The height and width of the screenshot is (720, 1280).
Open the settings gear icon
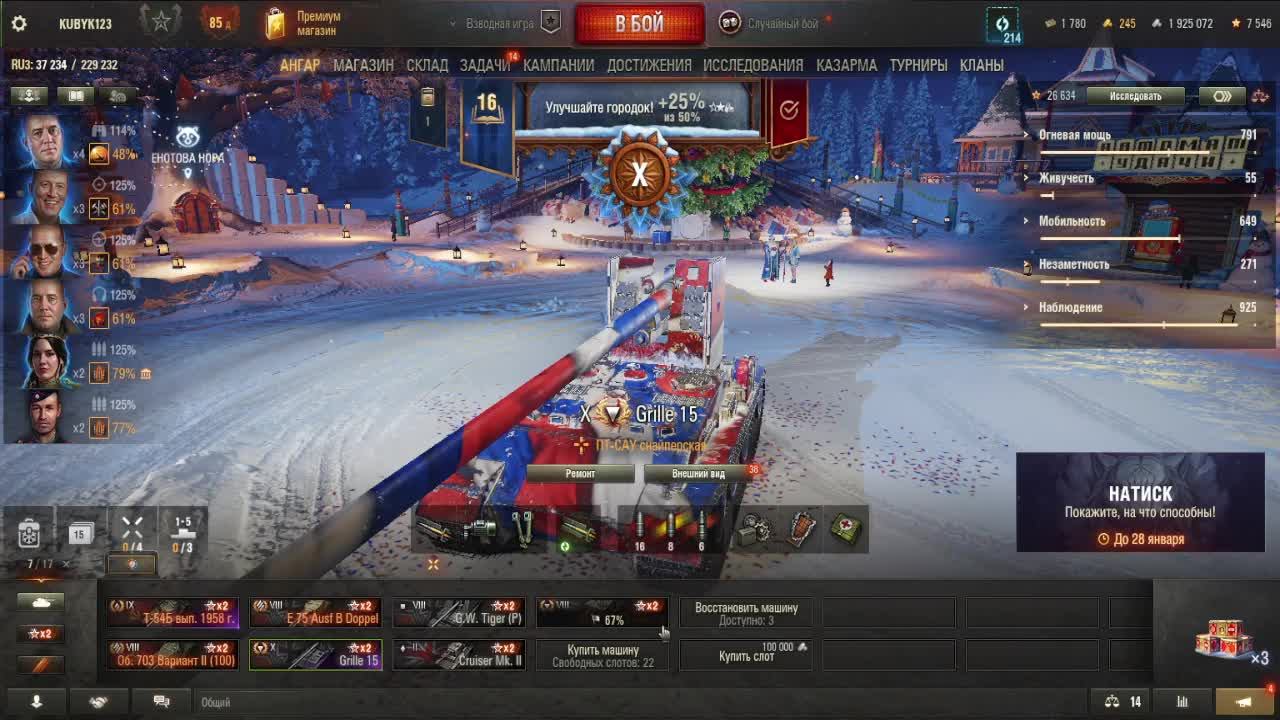point(18,24)
